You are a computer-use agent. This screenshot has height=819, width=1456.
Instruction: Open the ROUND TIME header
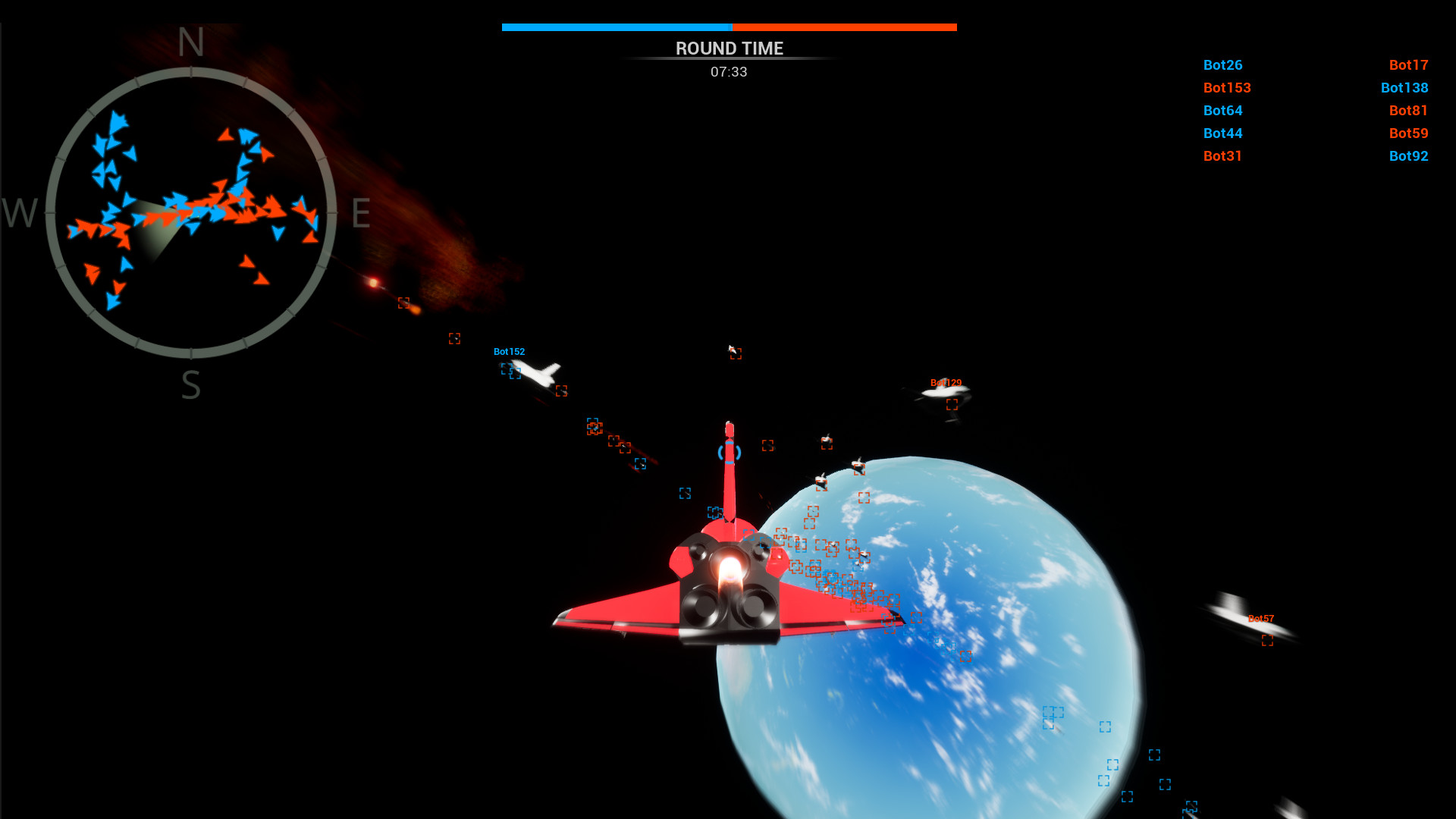pyautogui.click(x=728, y=48)
